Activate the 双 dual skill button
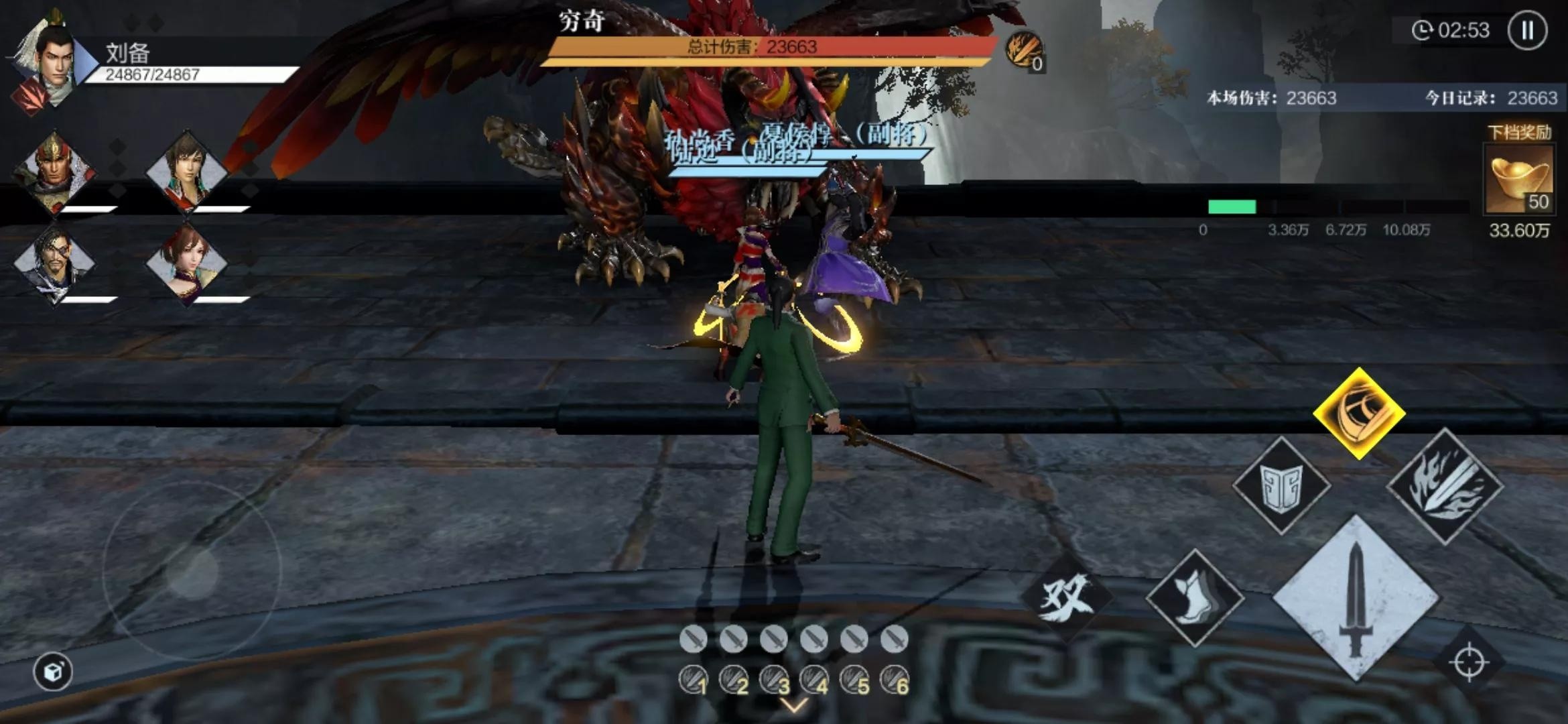Viewport: 1568px width, 724px height. (x=1066, y=597)
